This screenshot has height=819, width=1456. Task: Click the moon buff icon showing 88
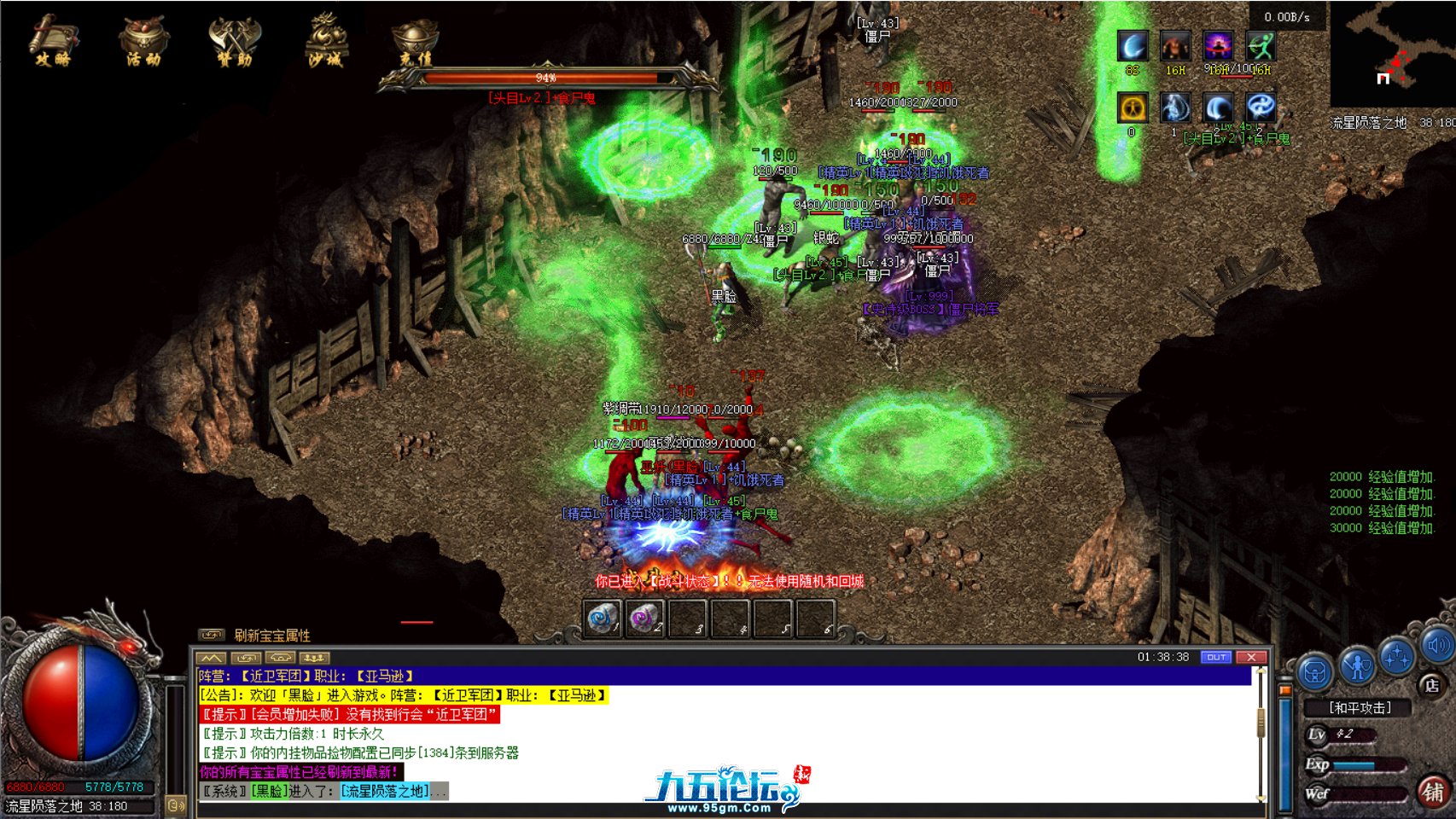pyautogui.click(x=1133, y=45)
